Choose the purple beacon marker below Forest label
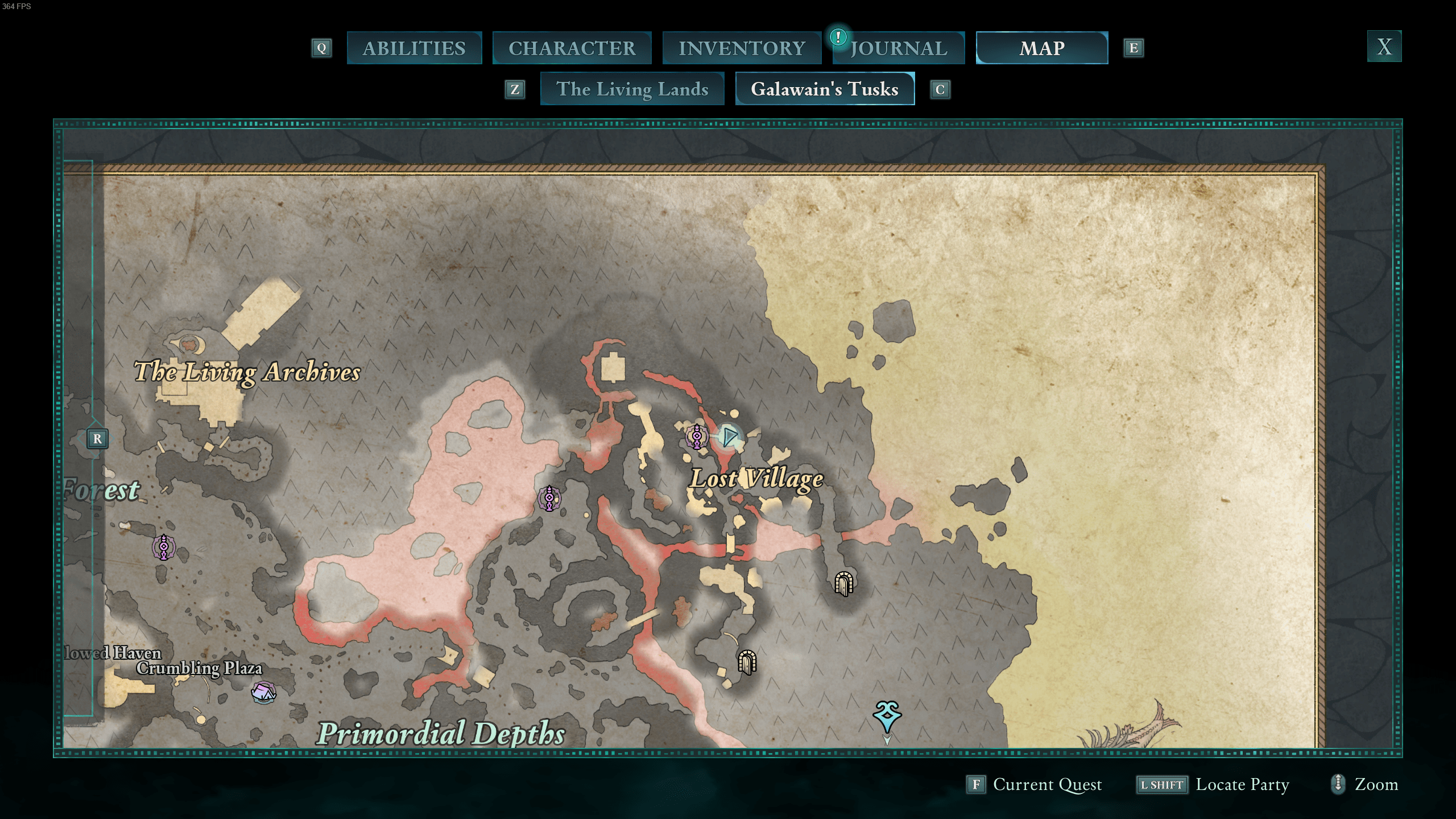This screenshot has width=1456, height=819. (x=164, y=547)
